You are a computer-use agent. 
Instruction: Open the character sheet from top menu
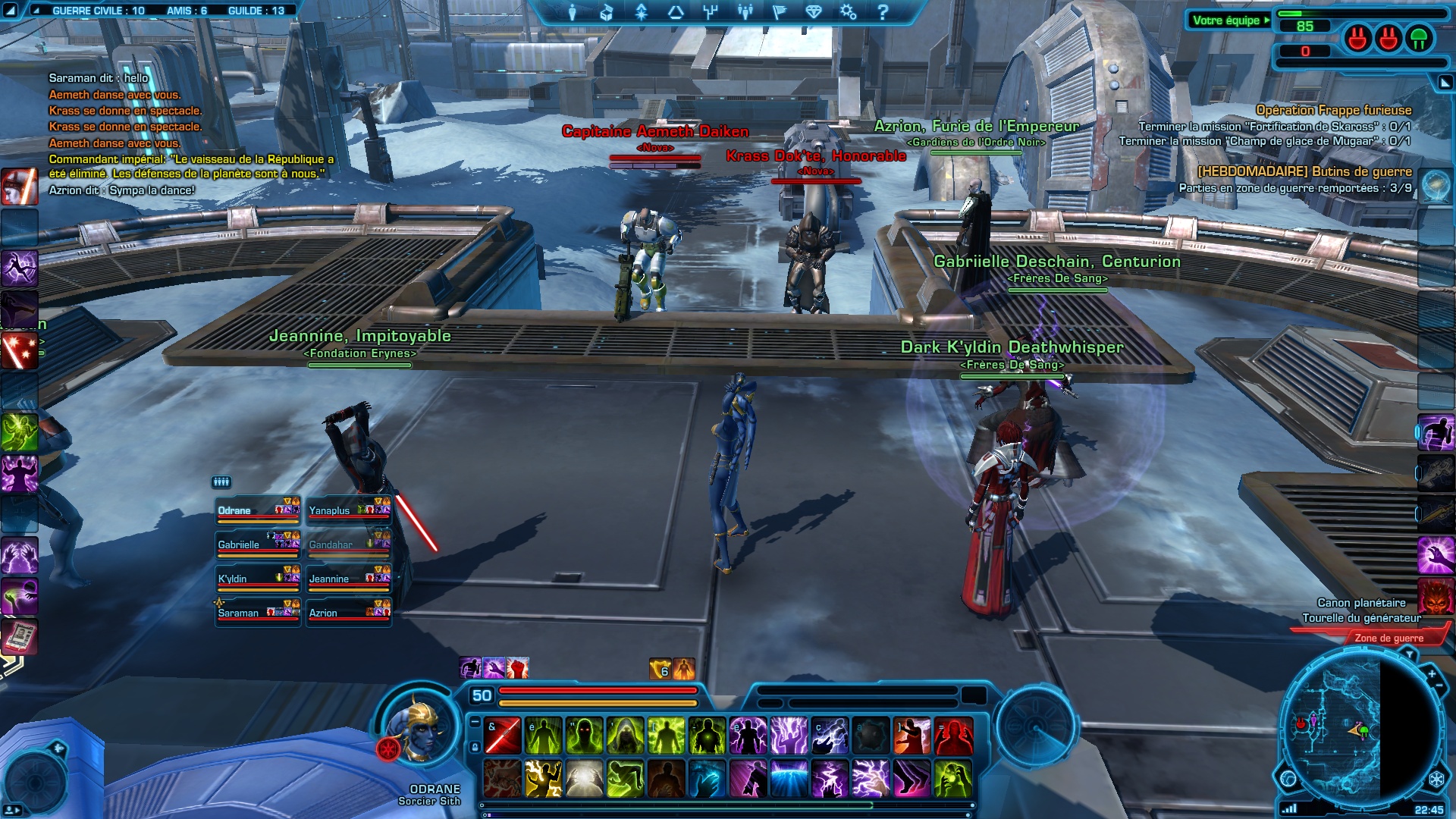pos(573,12)
